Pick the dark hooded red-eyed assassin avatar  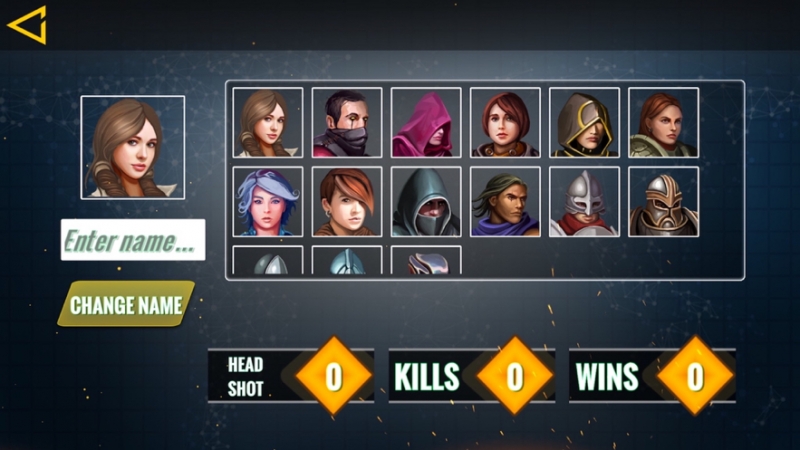(x=426, y=201)
